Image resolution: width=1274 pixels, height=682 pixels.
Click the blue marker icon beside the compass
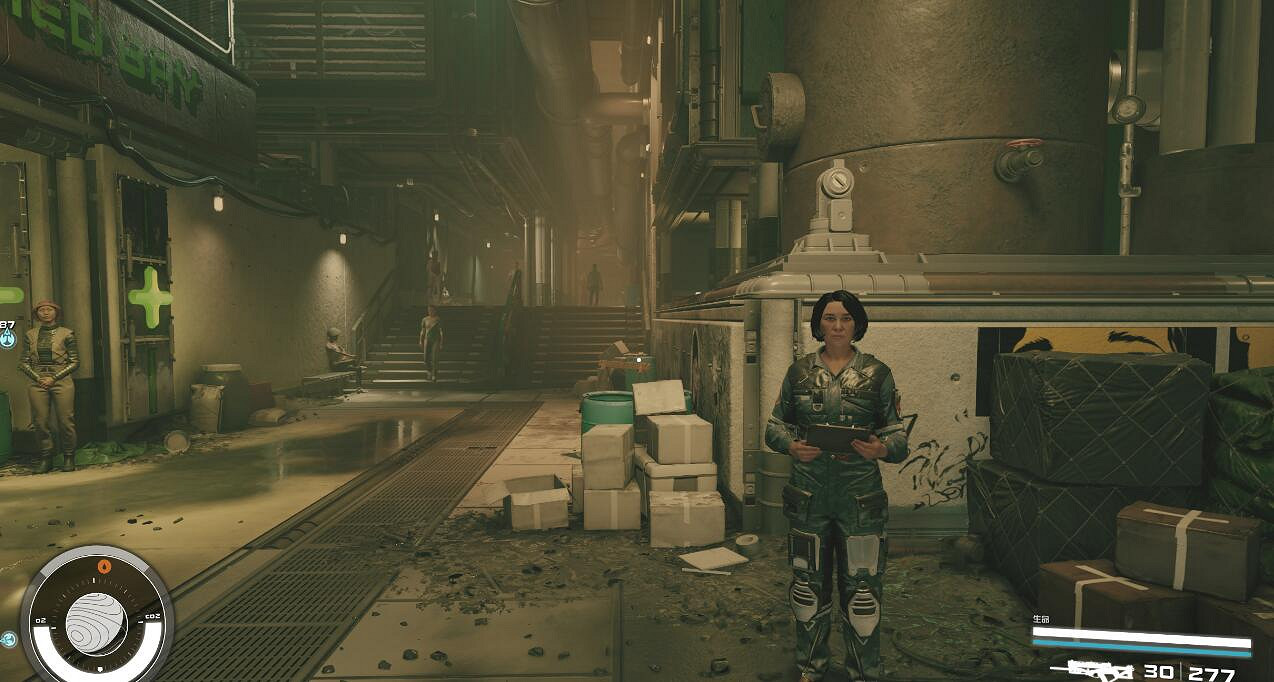coord(7,638)
